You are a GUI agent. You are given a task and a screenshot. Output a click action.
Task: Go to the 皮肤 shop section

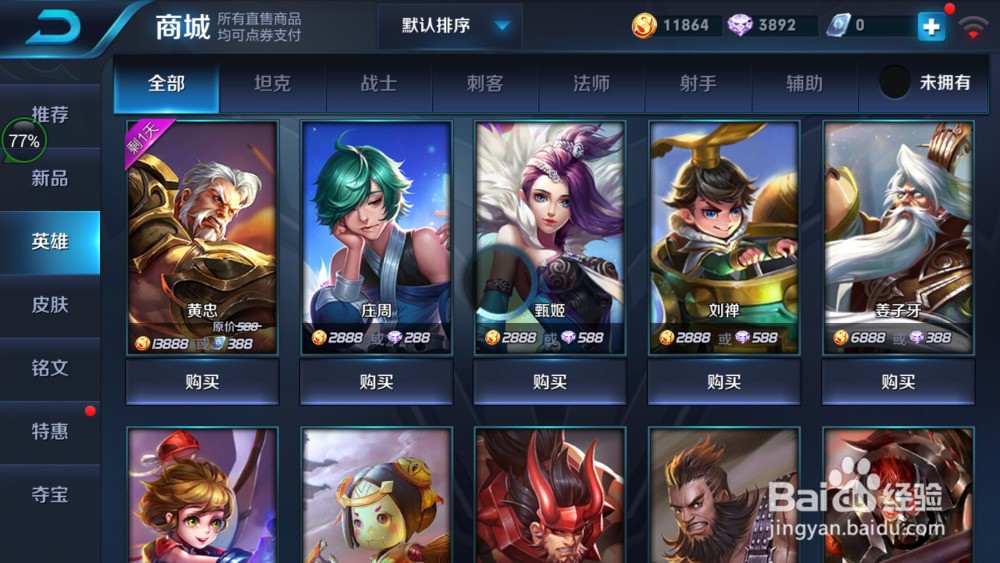[50, 305]
